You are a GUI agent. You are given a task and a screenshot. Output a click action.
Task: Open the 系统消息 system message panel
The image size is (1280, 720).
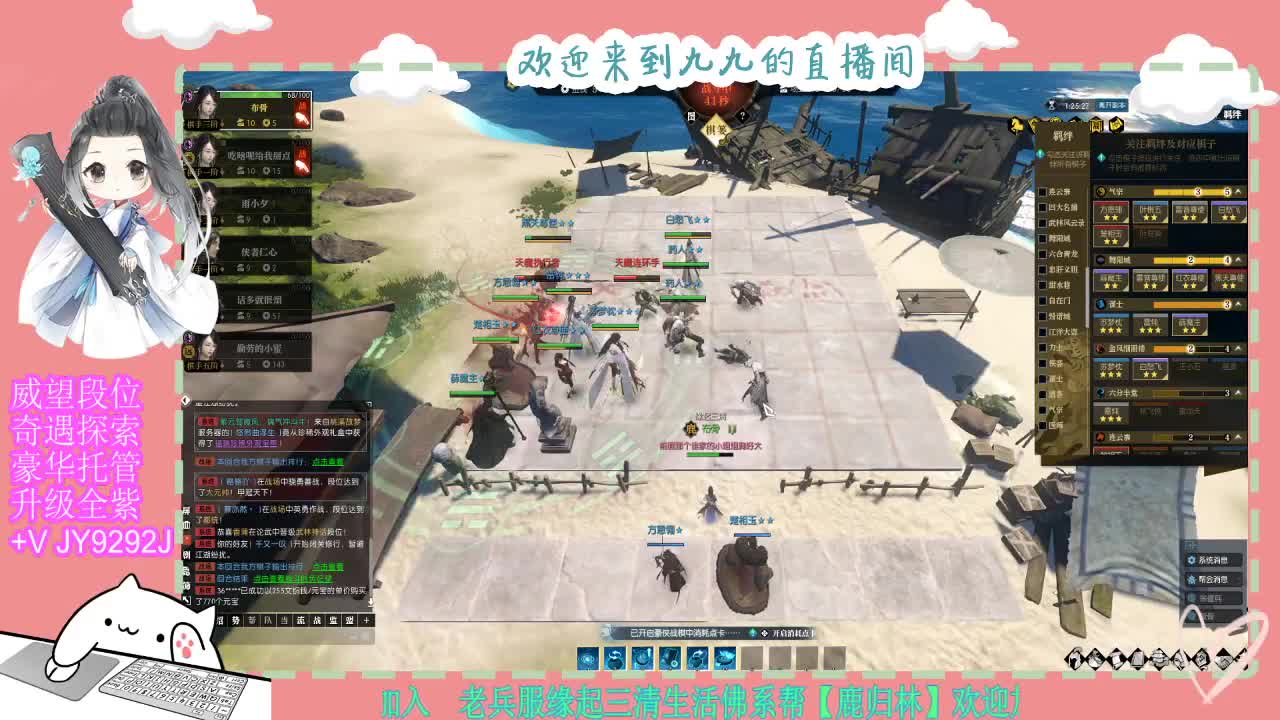[1213, 560]
